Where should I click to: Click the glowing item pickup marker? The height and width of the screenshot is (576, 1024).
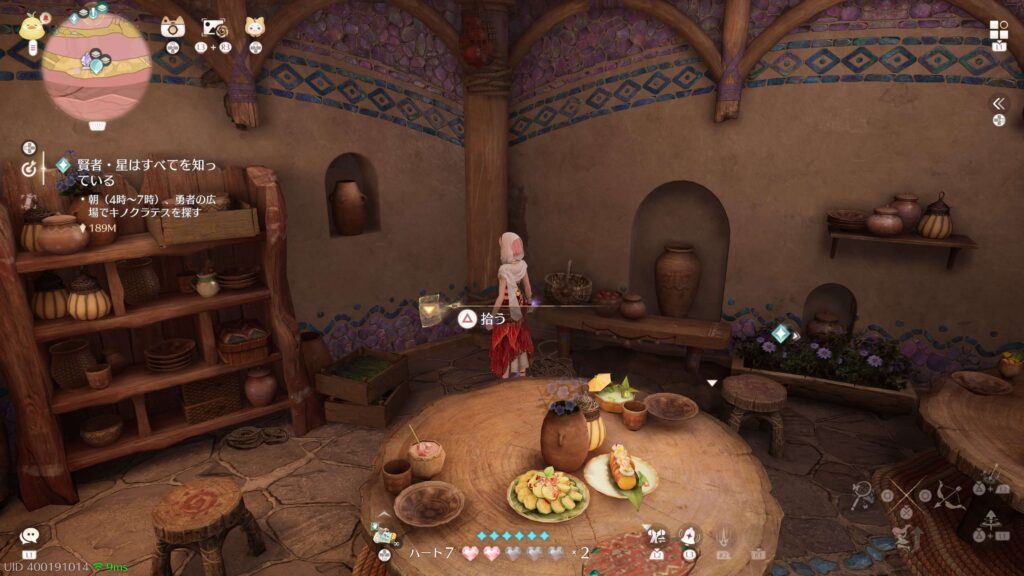[431, 311]
